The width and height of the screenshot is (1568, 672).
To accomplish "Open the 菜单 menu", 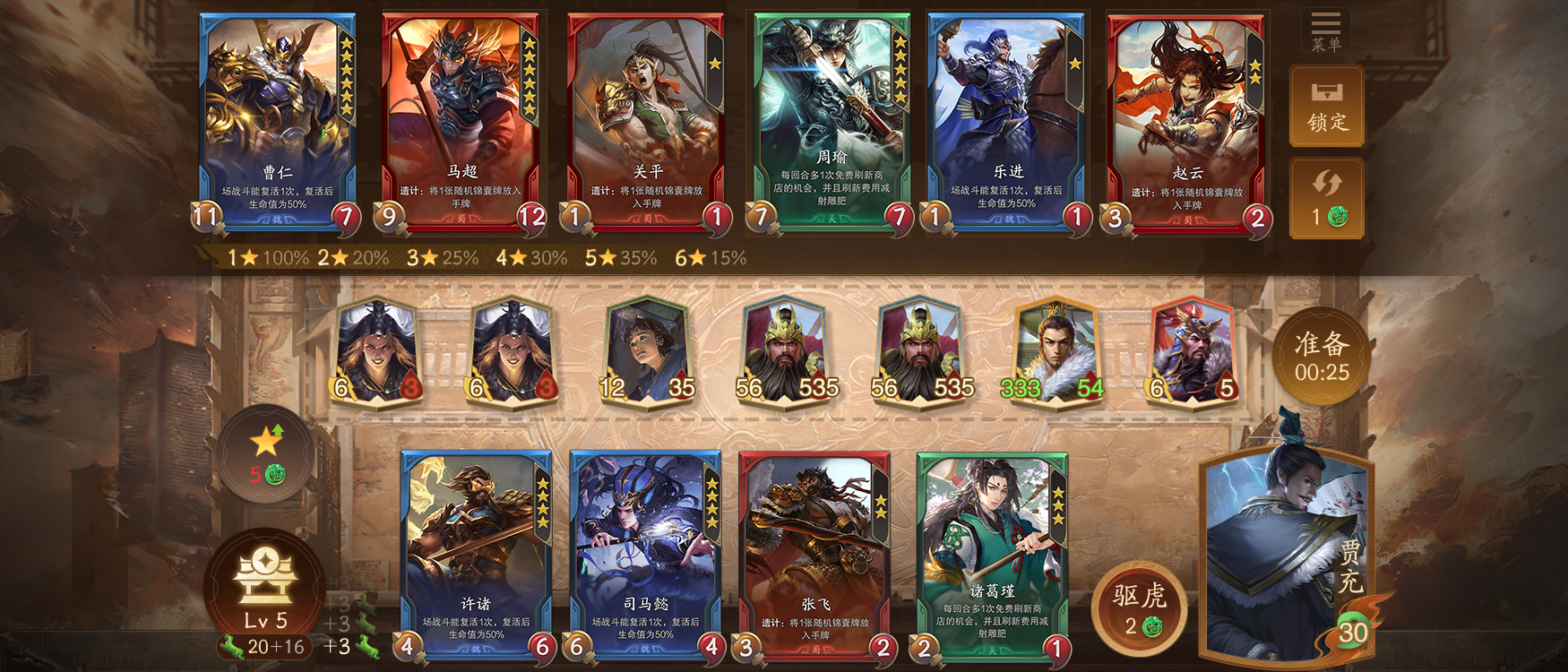I will coord(1325,30).
